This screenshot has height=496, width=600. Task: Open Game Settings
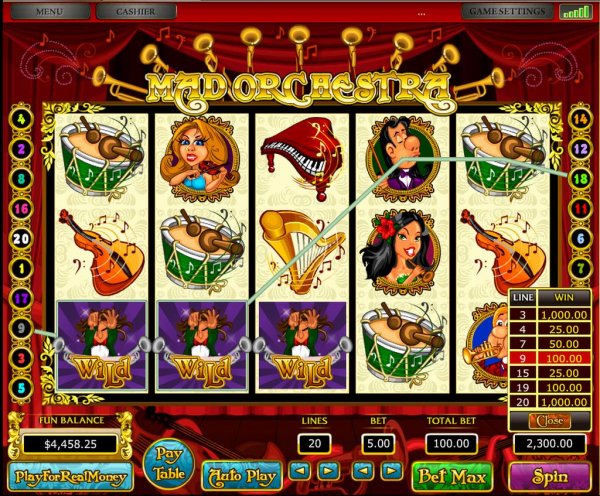pyautogui.click(x=506, y=12)
